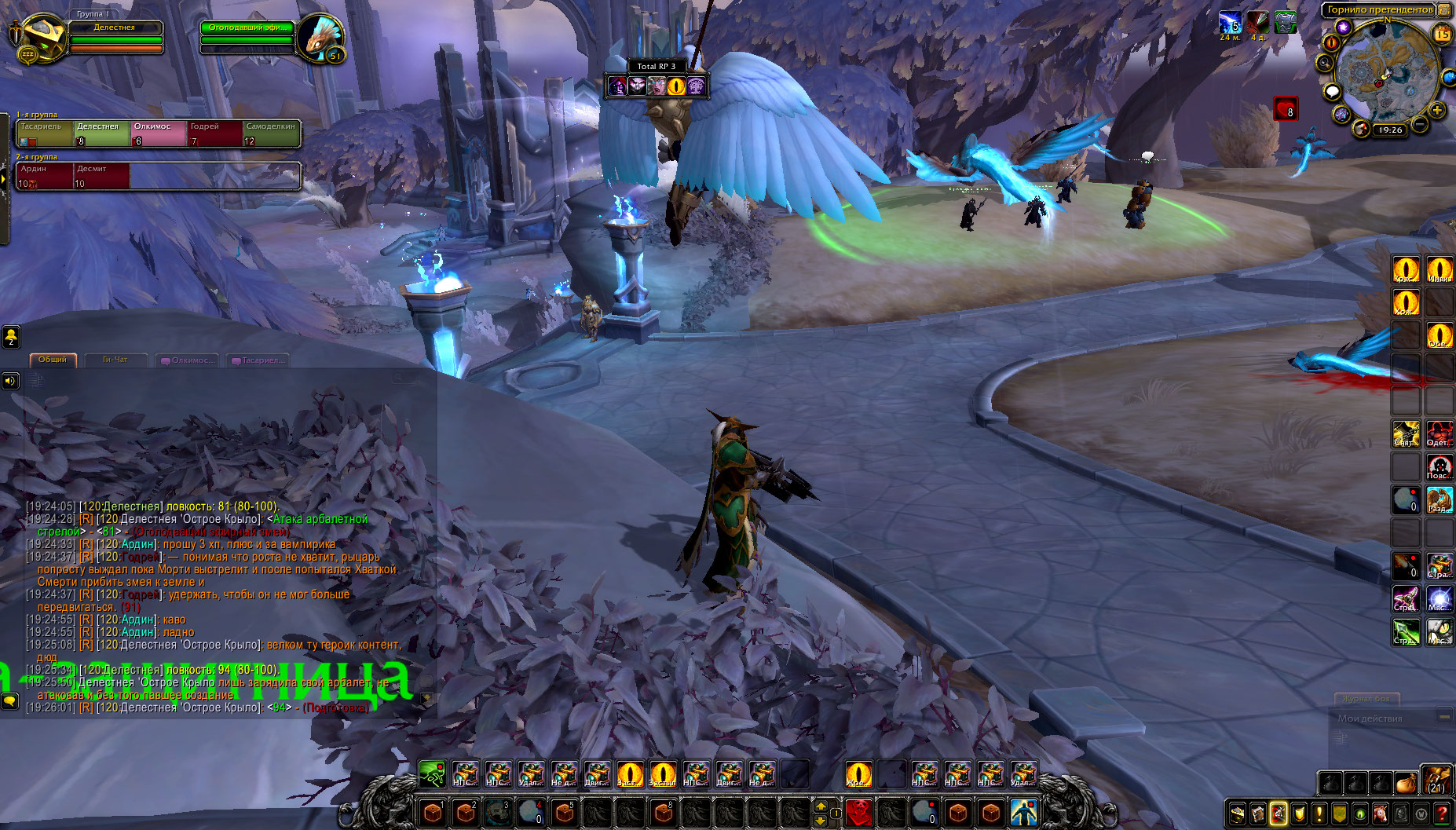Open the calendar button showing 15
1456x830 pixels.
[x=1443, y=34]
